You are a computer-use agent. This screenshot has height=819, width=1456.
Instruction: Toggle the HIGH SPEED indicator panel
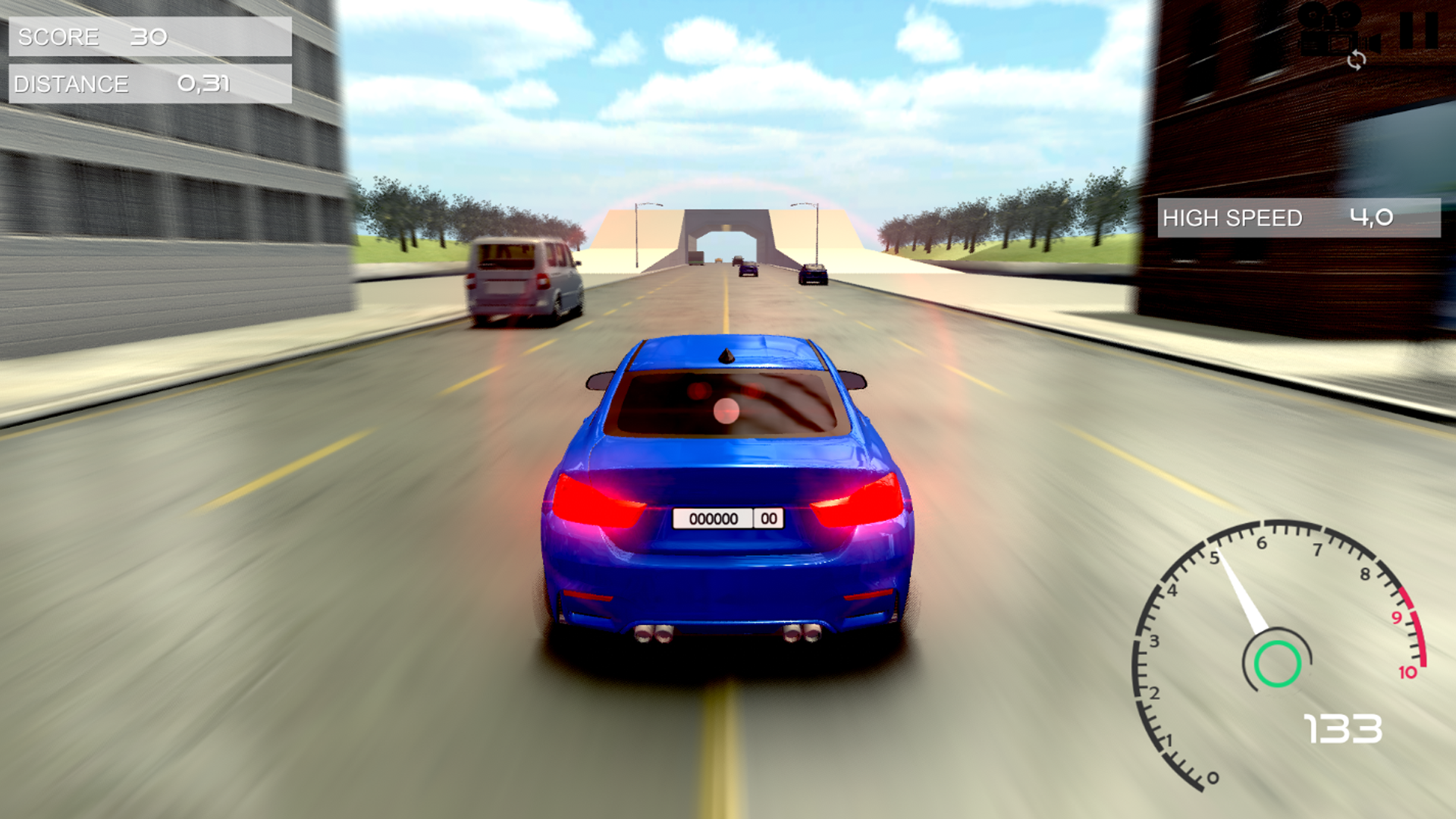coord(1301,218)
